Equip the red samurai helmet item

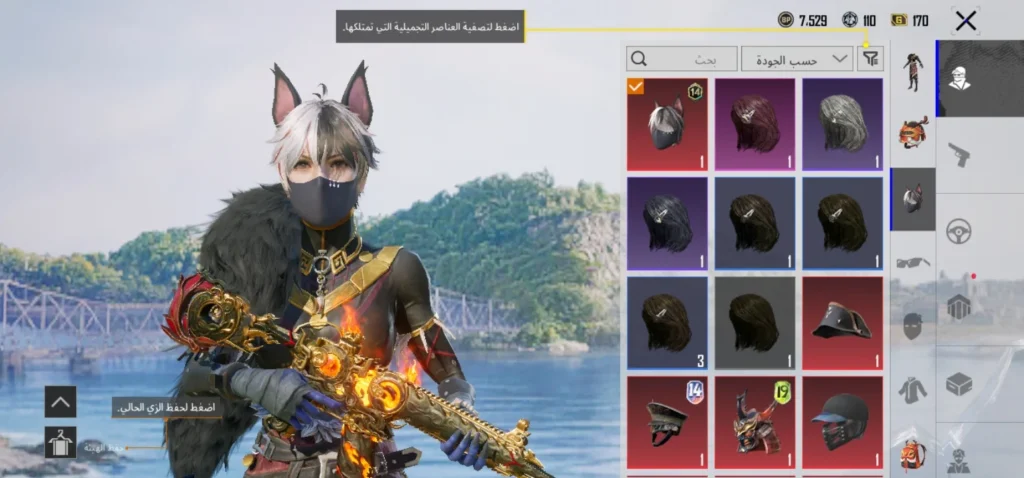pyautogui.click(x=755, y=421)
